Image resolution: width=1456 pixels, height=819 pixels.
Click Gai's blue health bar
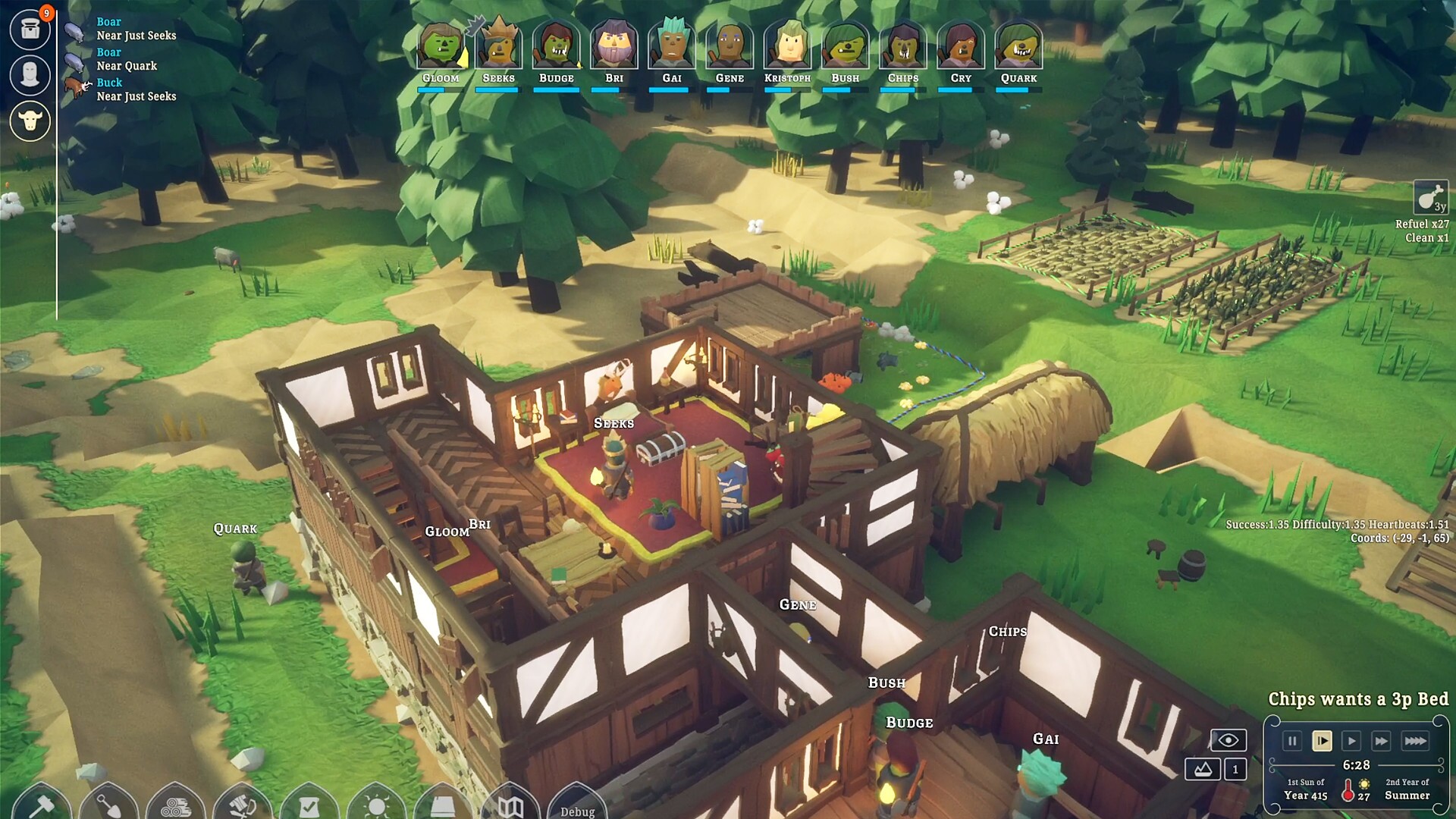click(x=670, y=89)
